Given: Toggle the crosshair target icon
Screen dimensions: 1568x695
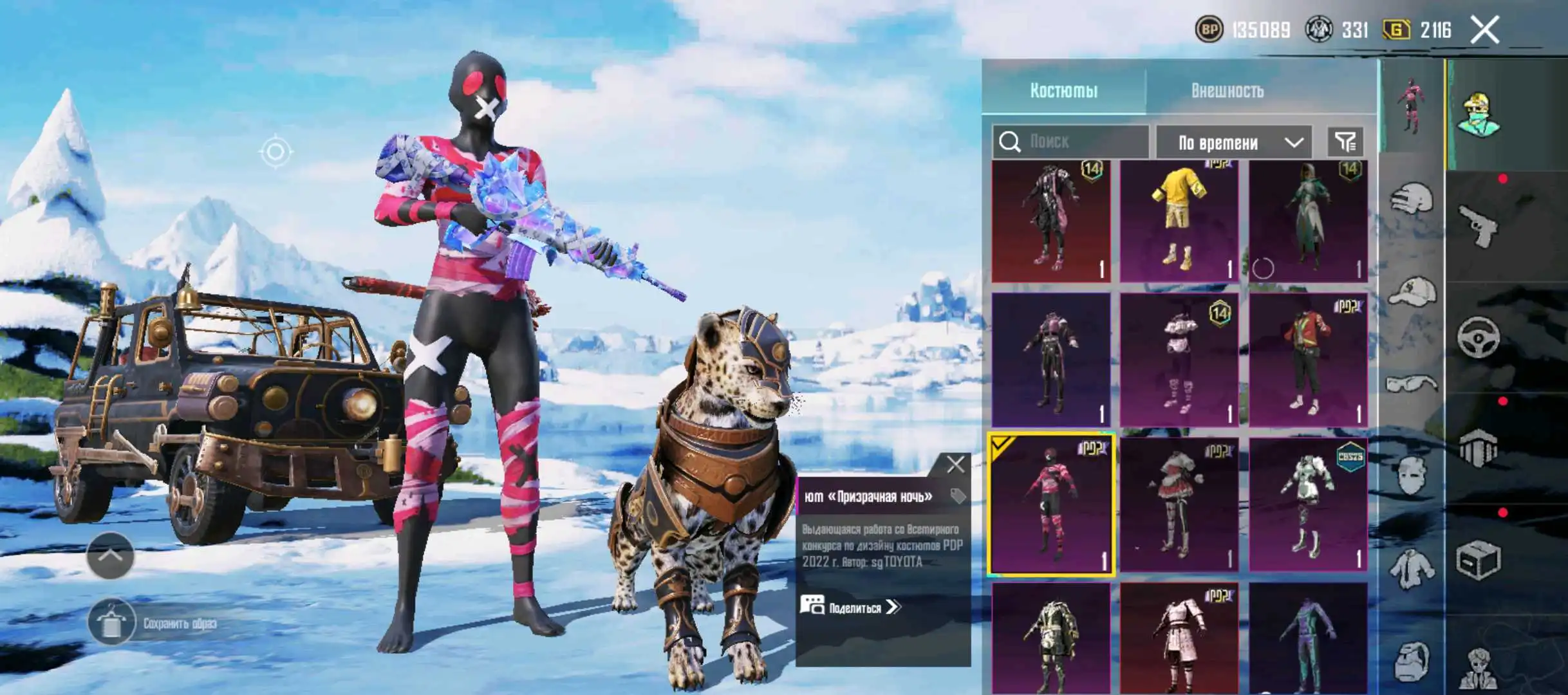Looking at the screenshot, I should pyautogui.click(x=275, y=152).
